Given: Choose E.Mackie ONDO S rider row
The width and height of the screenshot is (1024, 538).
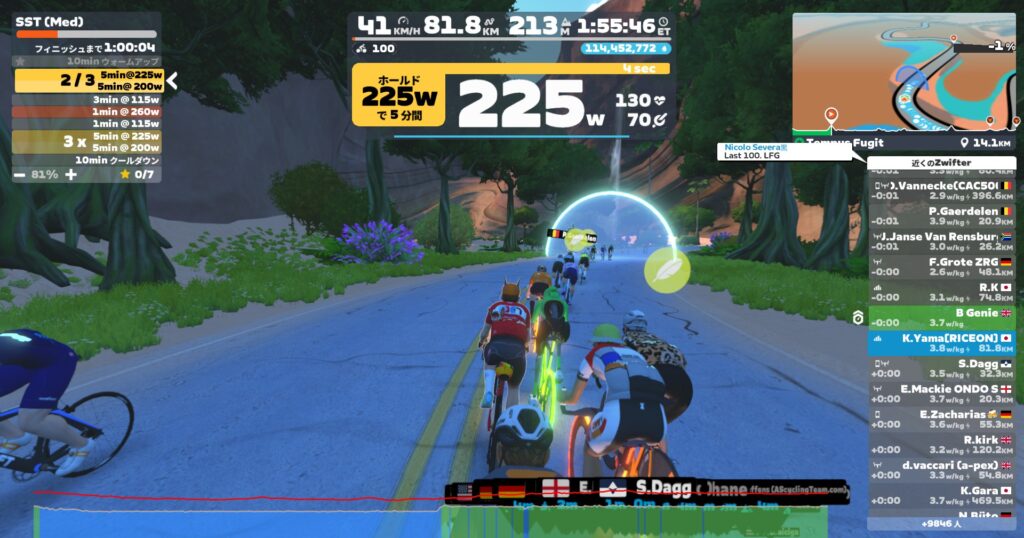Looking at the screenshot, I should pyautogui.click(x=941, y=394).
